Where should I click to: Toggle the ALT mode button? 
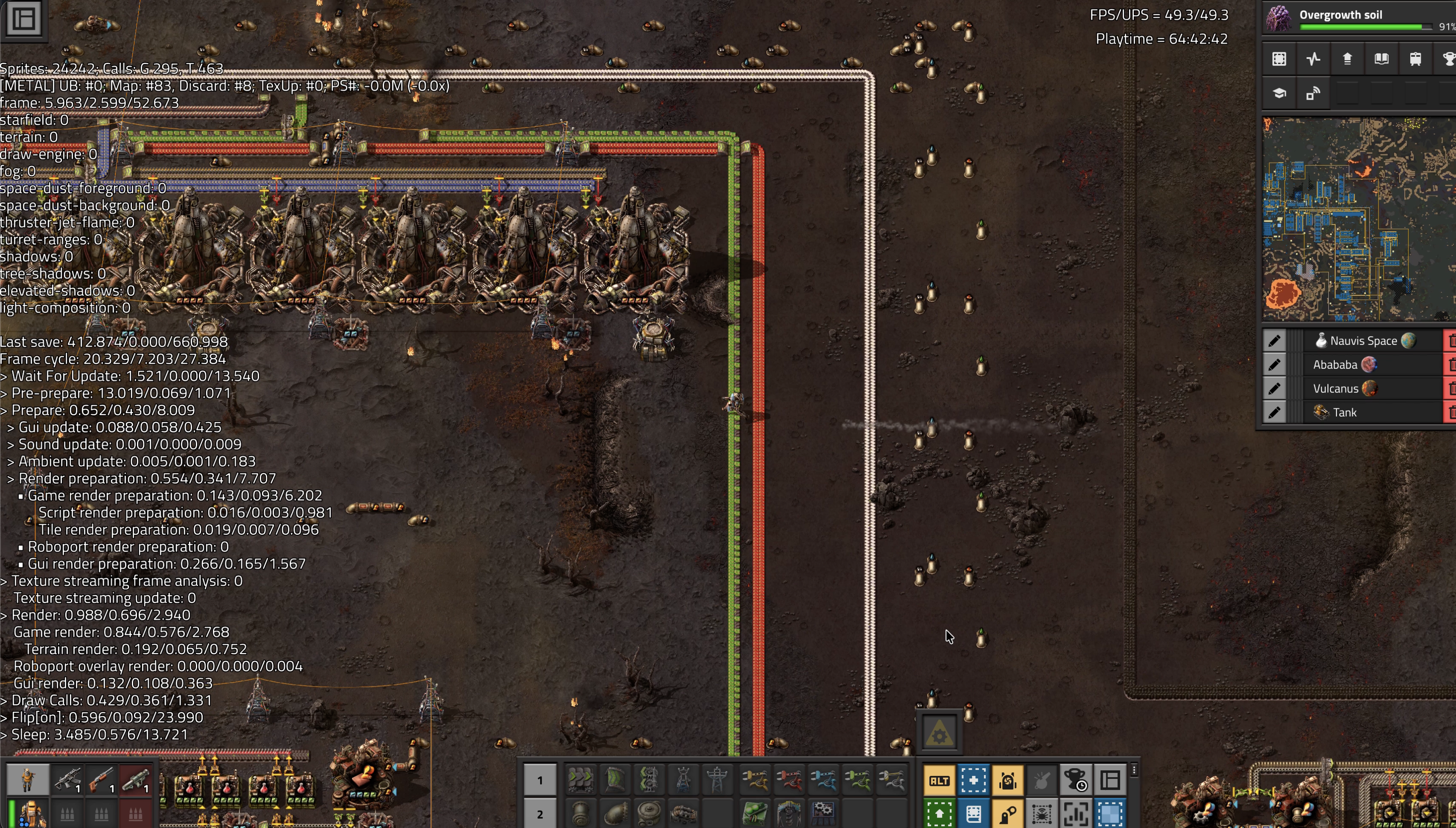tap(939, 780)
